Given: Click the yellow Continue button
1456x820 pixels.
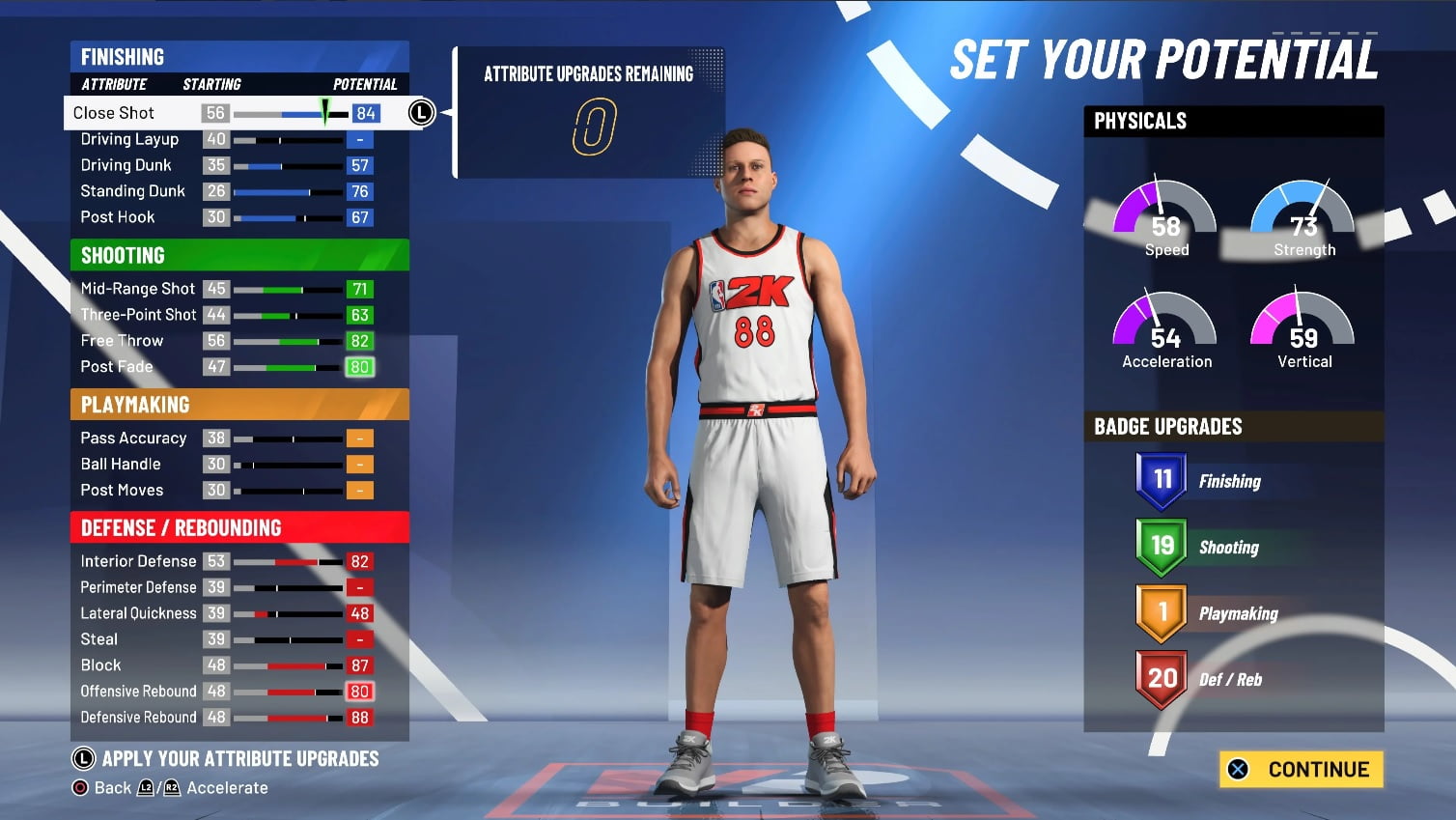Looking at the screenshot, I should pos(1301,770).
